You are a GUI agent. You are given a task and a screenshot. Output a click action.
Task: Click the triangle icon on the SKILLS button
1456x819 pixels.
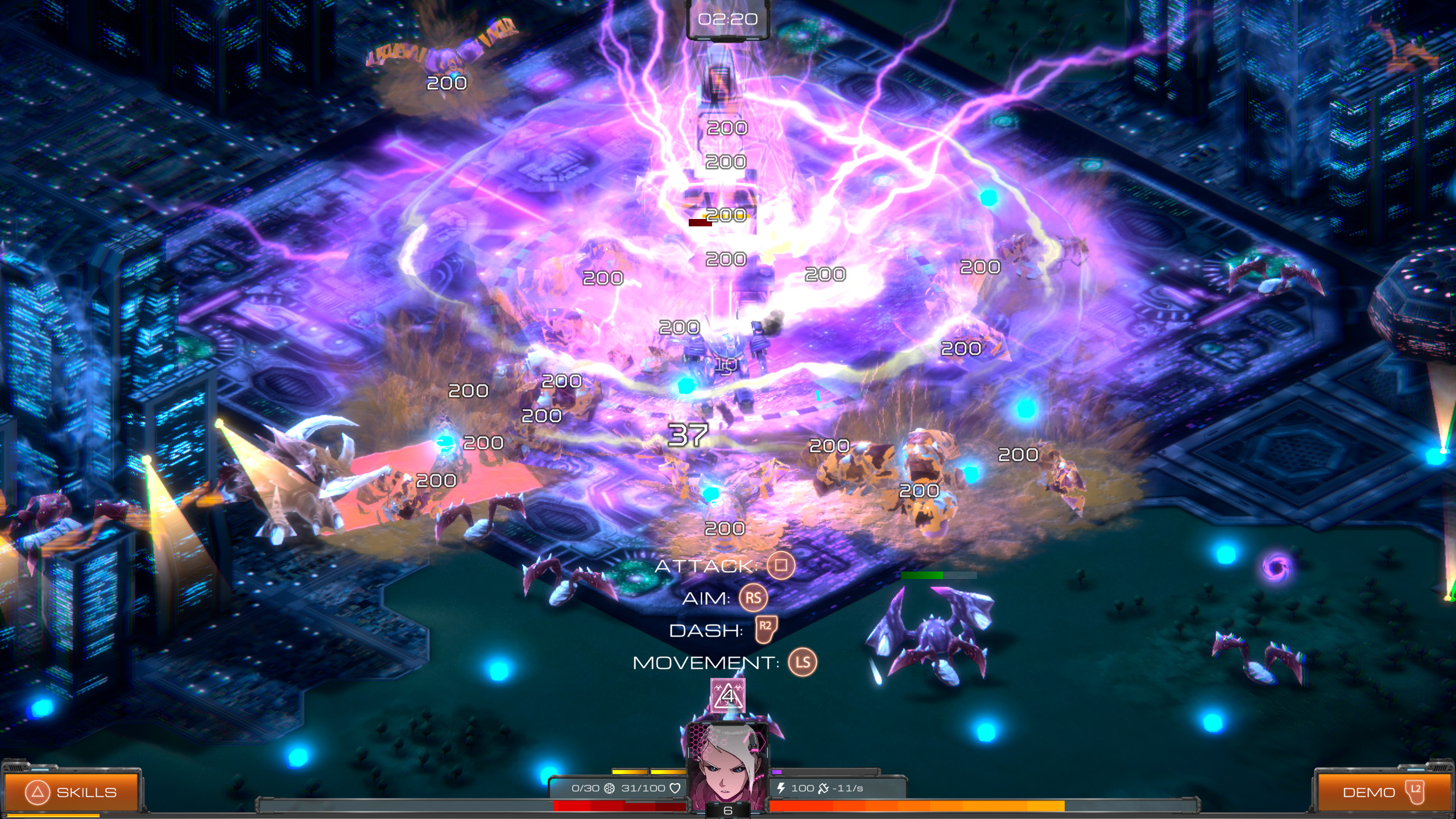pyautogui.click(x=38, y=791)
